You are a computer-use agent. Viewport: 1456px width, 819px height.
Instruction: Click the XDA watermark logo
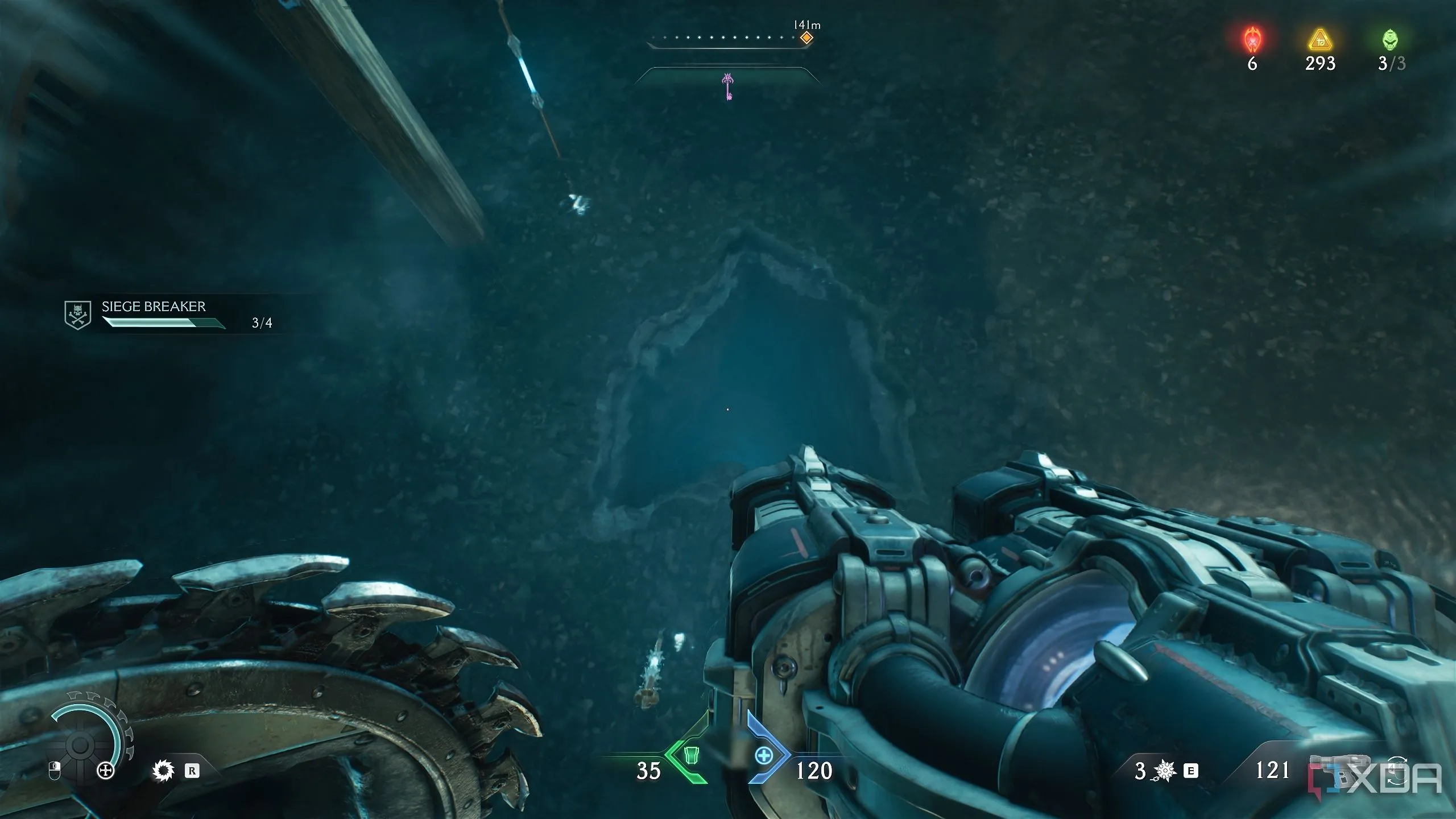(1382, 778)
